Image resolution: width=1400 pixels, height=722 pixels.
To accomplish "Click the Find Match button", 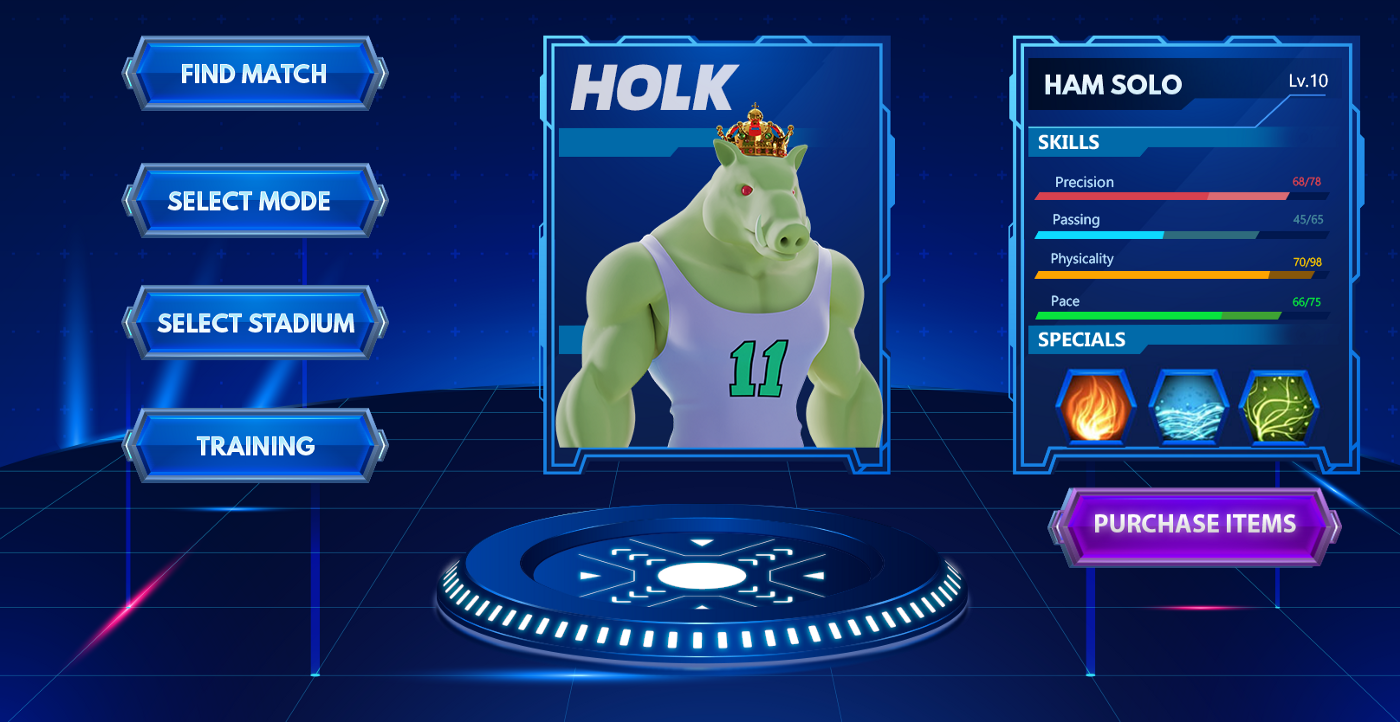I will [254, 74].
